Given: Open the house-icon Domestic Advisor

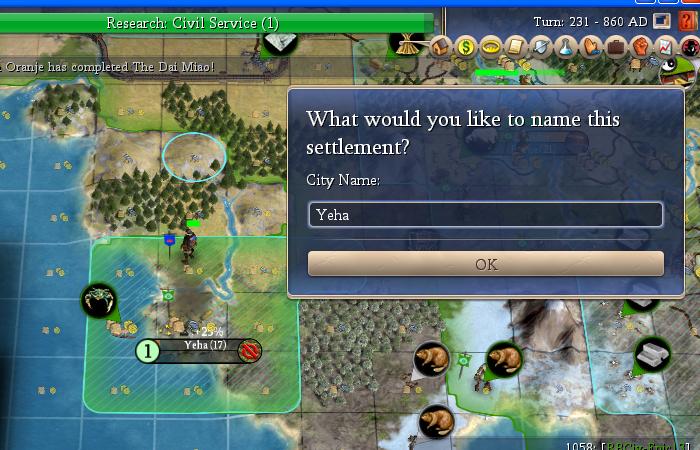Looking at the screenshot, I should (440, 46).
